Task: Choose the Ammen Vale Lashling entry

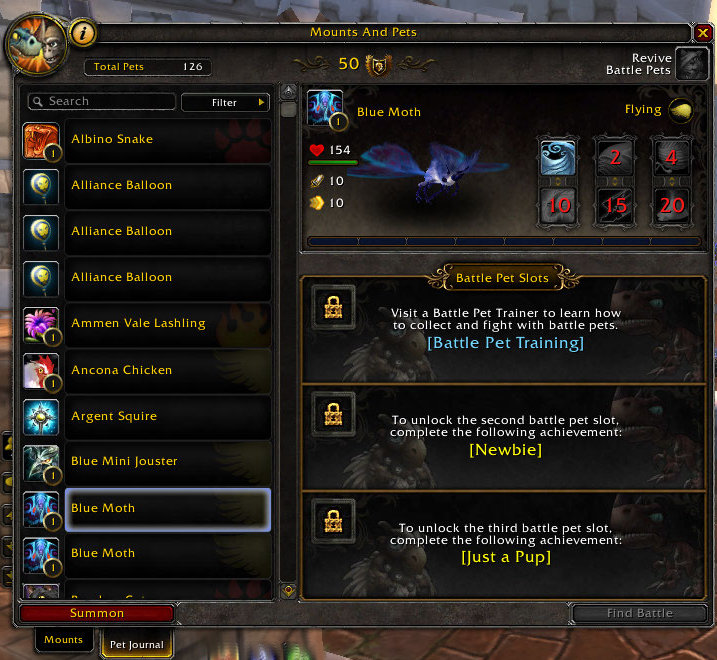Action: 146,324
